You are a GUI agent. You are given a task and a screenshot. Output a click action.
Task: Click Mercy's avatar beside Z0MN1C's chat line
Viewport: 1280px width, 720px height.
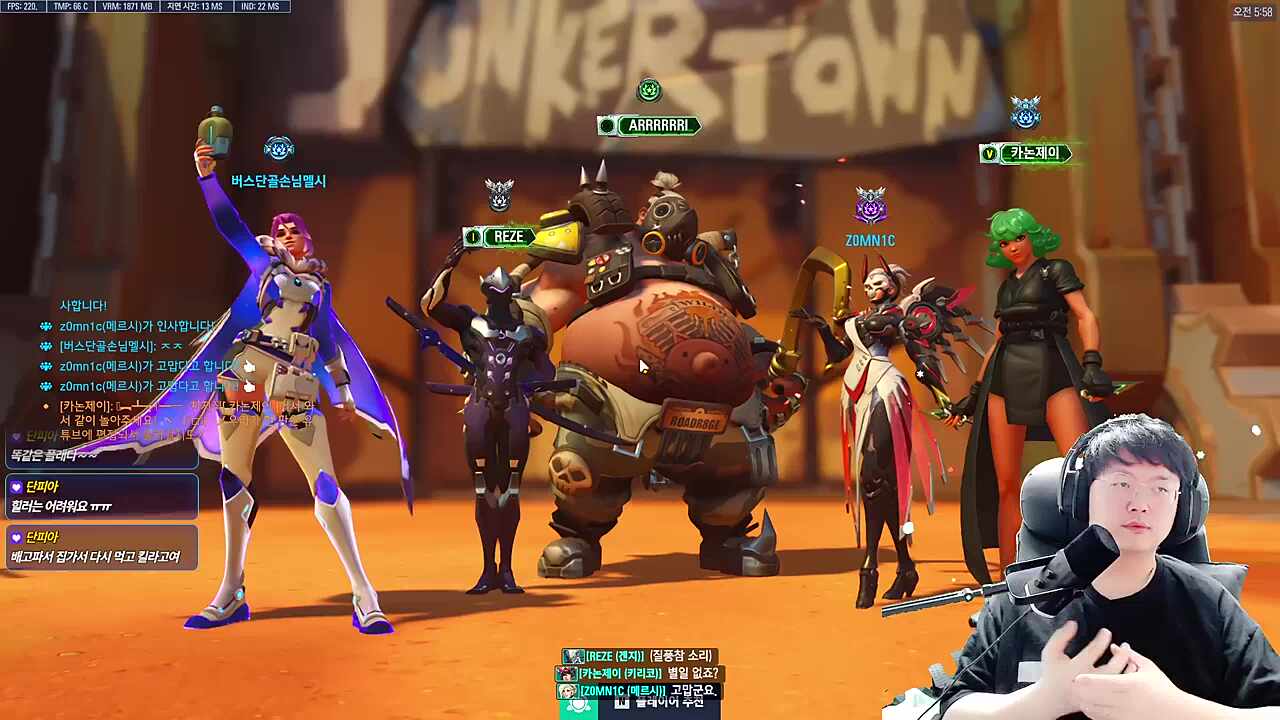pos(568,690)
